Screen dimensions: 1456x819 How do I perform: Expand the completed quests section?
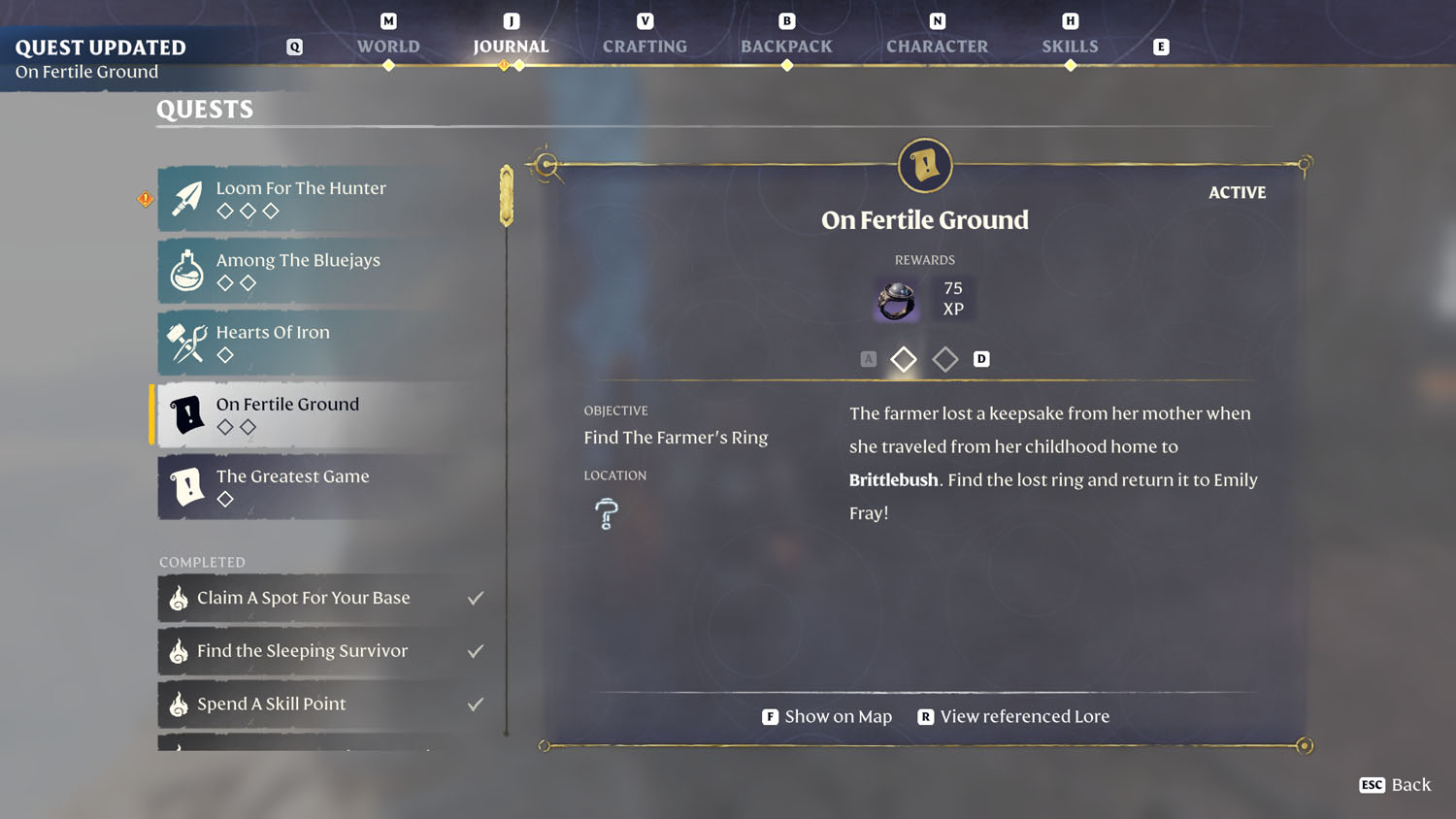tap(203, 562)
